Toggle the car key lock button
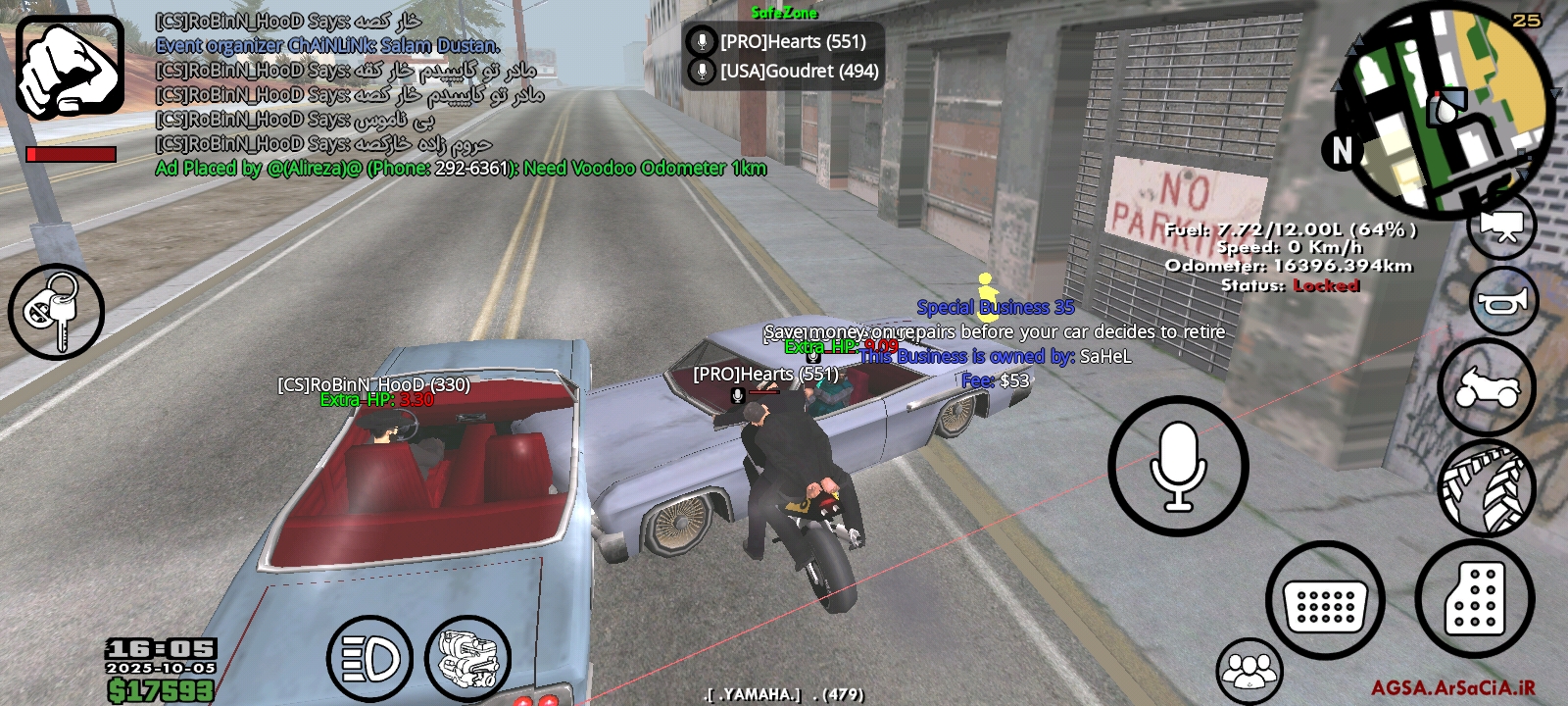1568x706 pixels. (x=56, y=312)
